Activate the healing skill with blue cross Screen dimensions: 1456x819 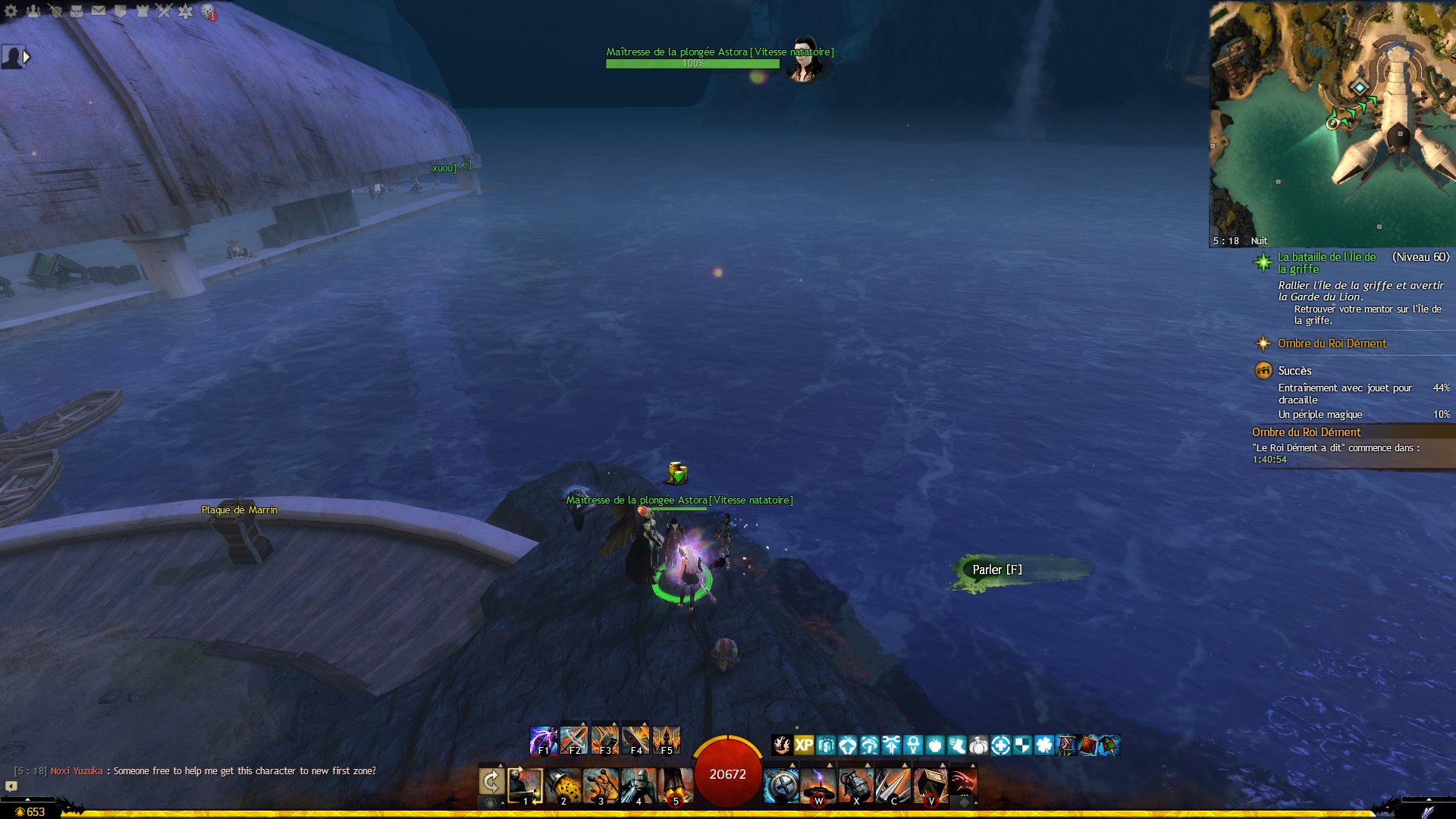click(780, 786)
